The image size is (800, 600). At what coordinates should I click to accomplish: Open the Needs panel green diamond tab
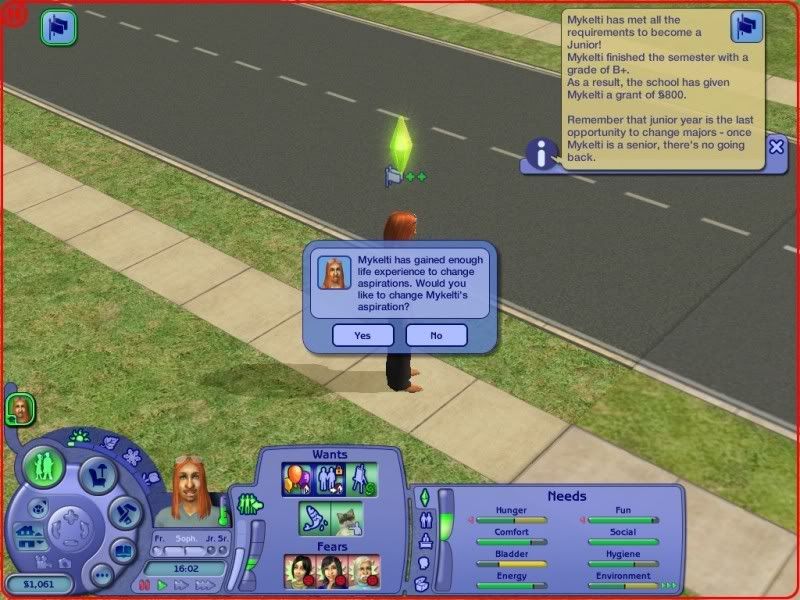423,496
